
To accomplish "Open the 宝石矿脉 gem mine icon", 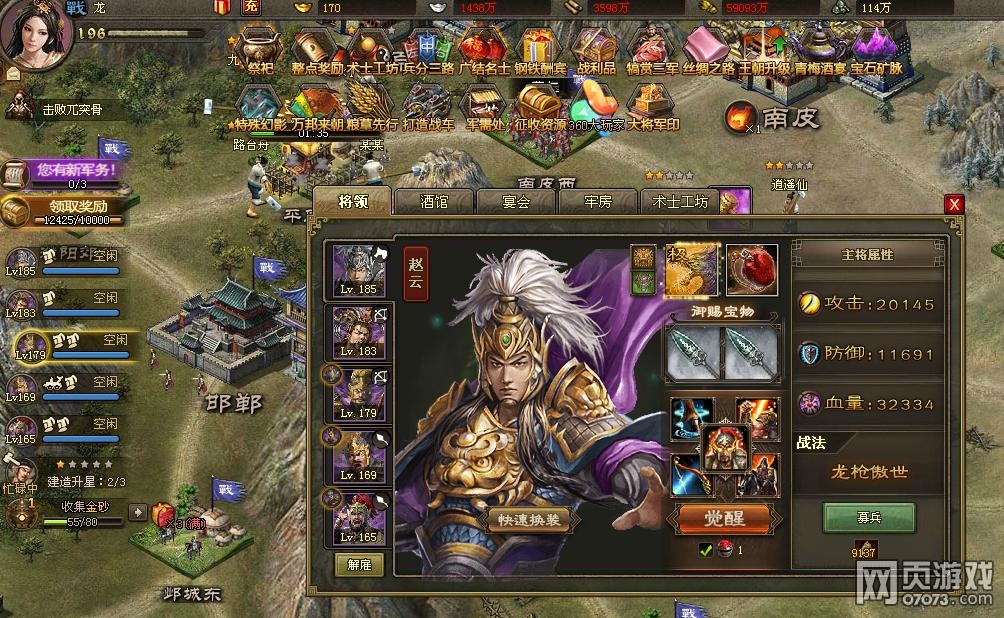I will 877,50.
